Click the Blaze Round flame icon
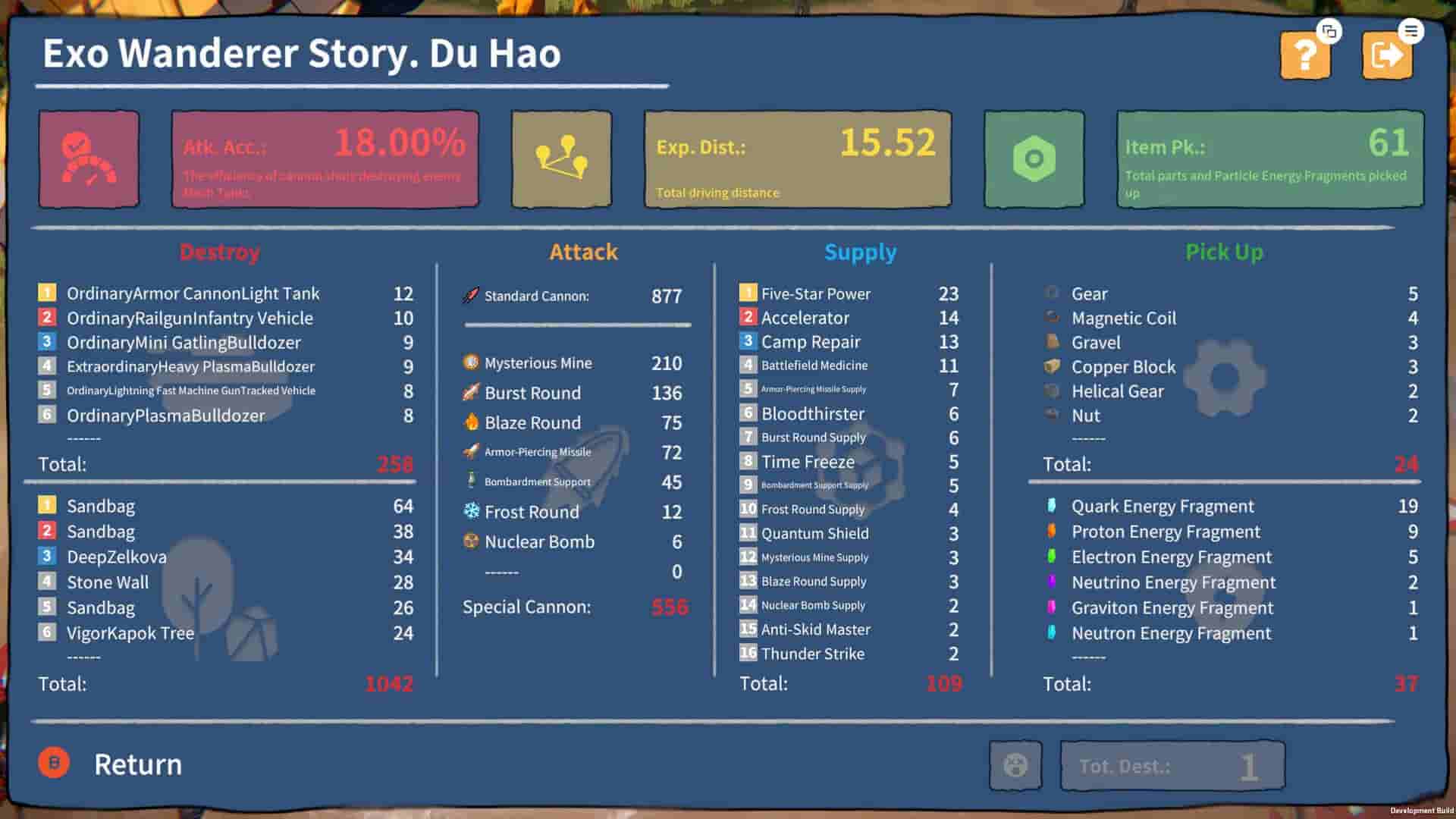 point(470,422)
